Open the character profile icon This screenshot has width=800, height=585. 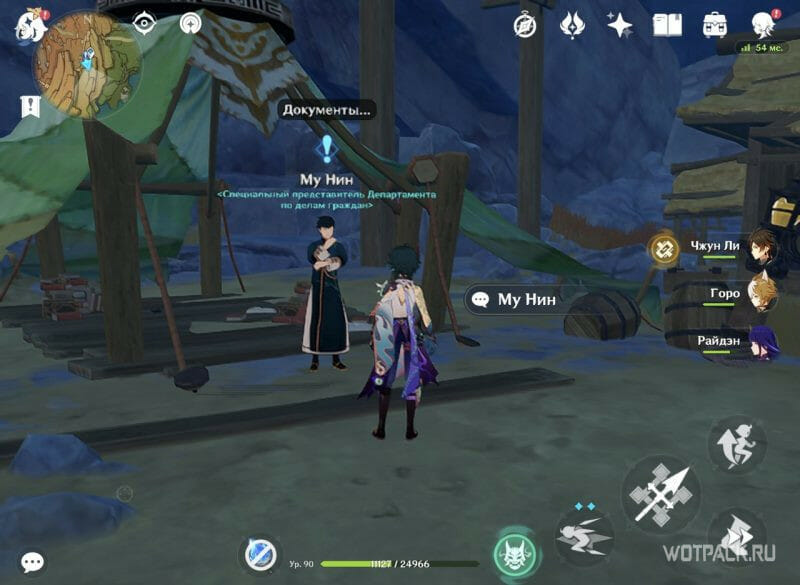coord(765,24)
